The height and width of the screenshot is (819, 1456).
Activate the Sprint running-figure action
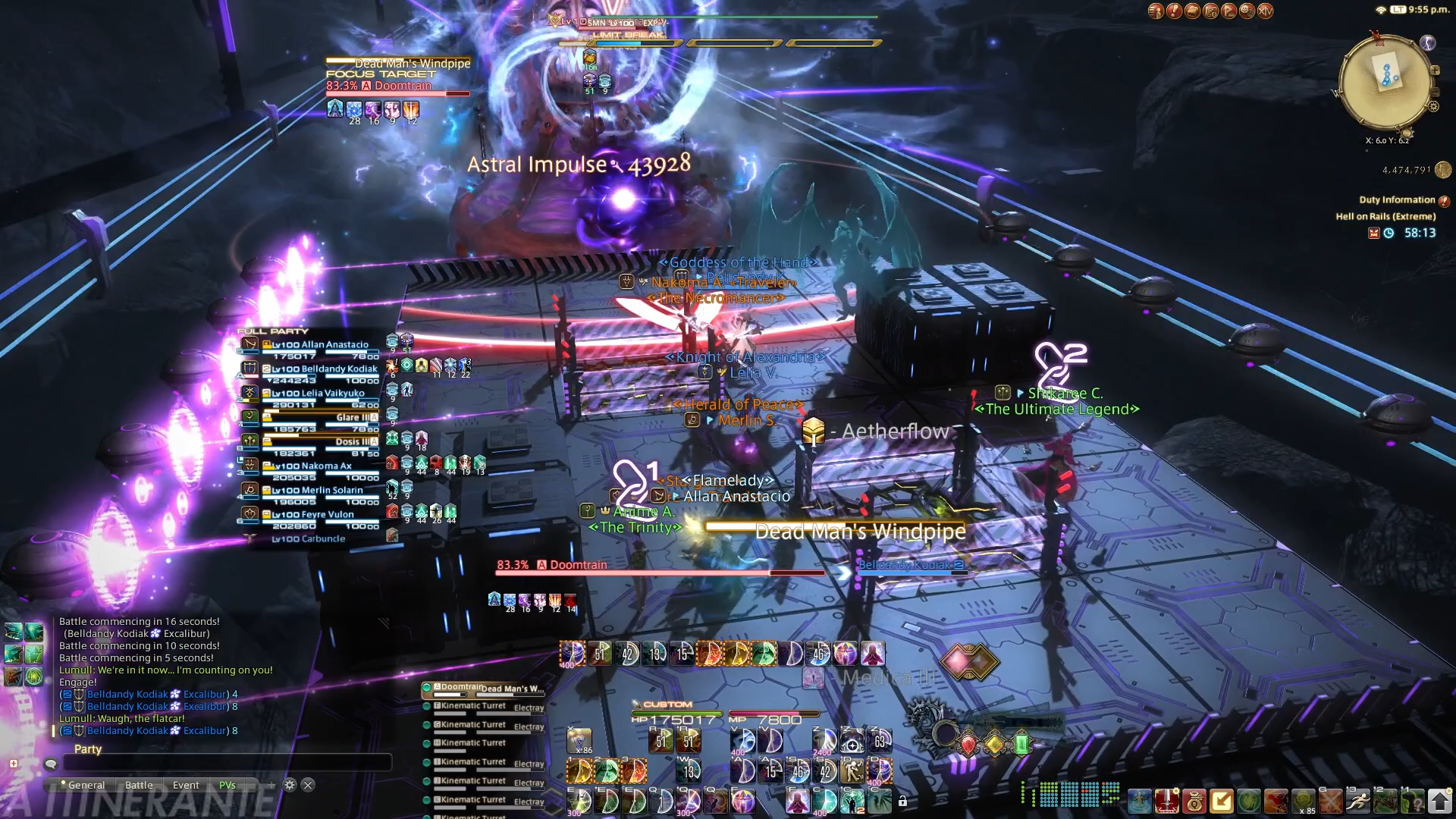1358,801
